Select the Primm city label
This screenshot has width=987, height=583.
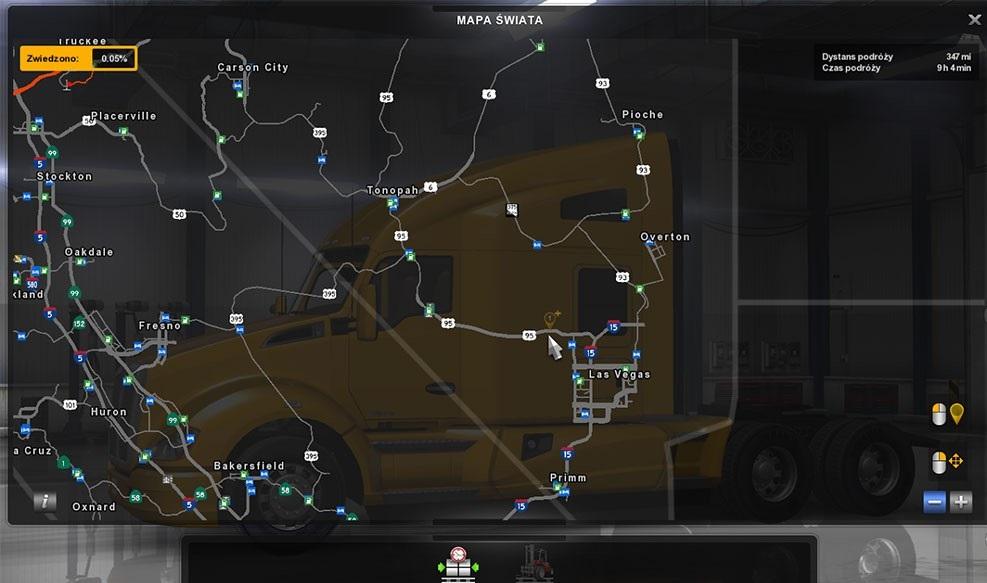(x=568, y=478)
